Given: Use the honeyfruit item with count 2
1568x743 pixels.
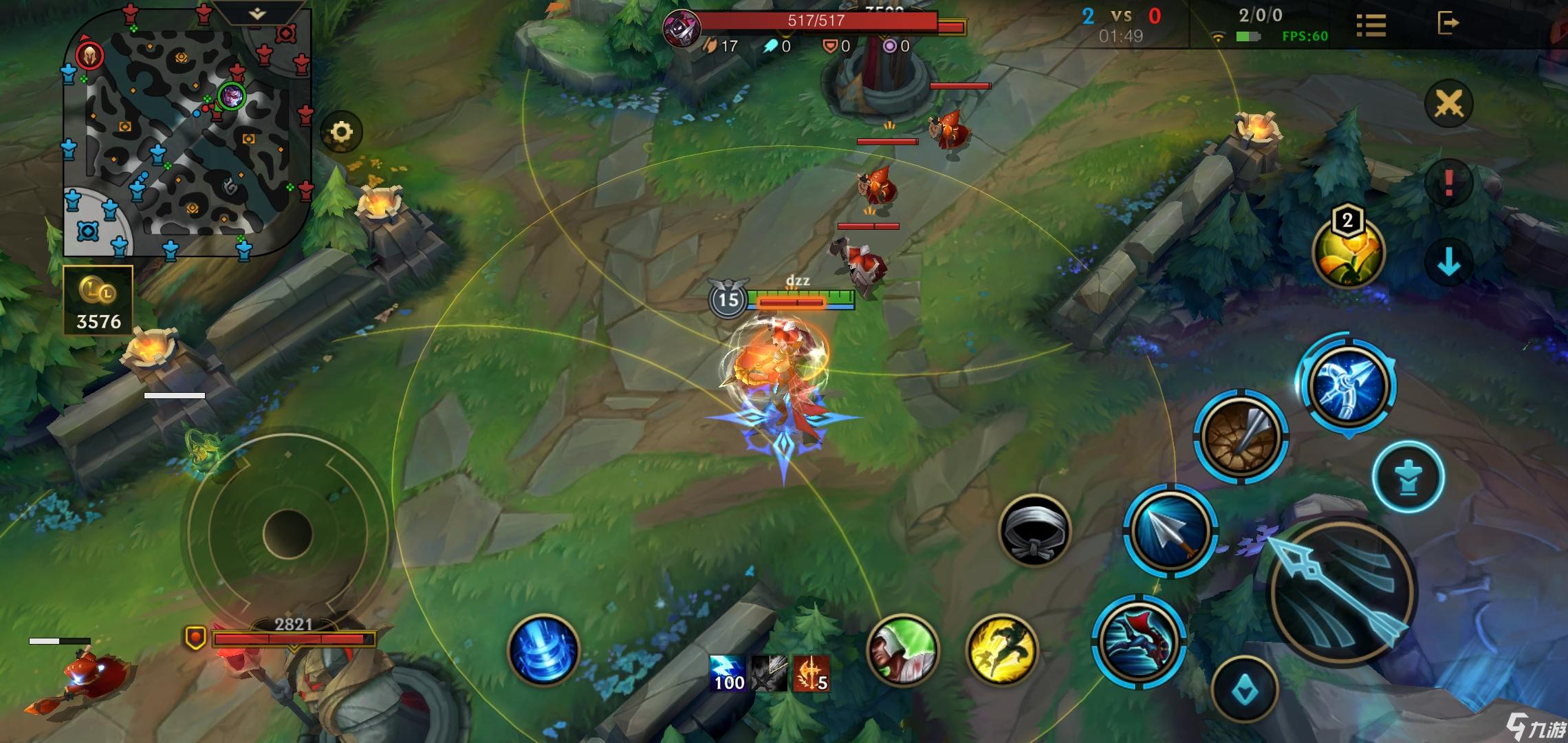Looking at the screenshot, I should tap(1347, 252).
